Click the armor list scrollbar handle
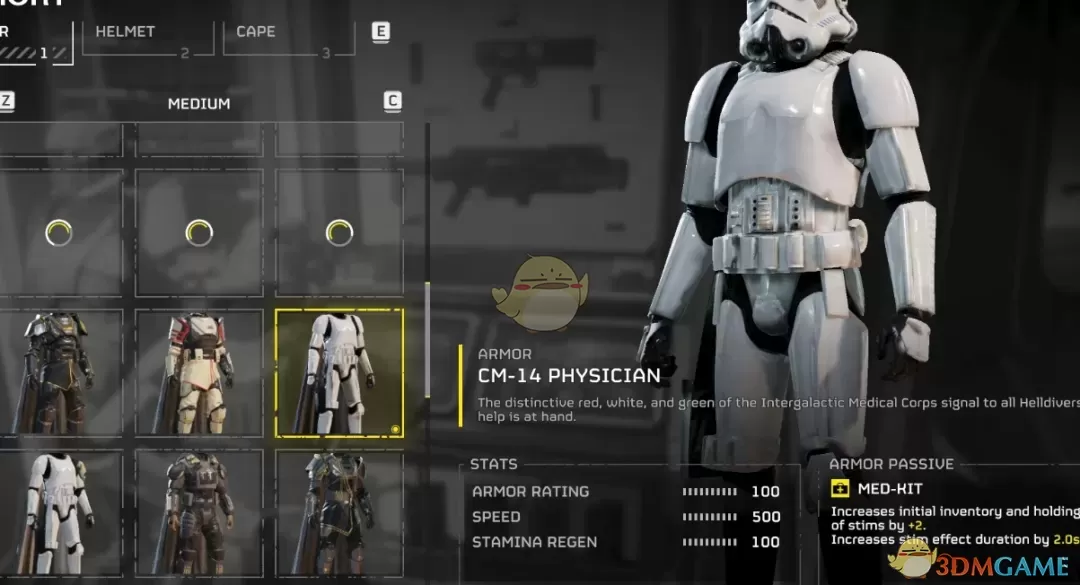Viewport: 1080px width, 585px height. coord(428,340)
